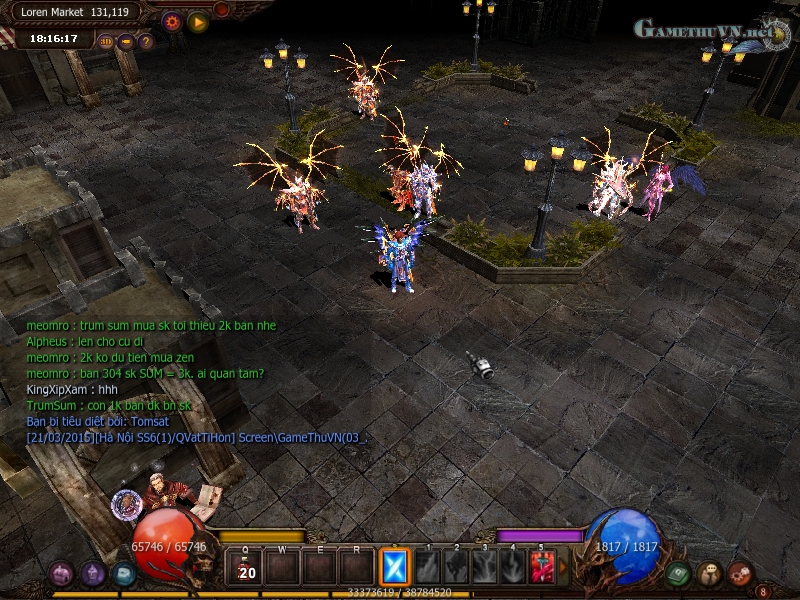The width and height of the screenshot is (800, 600).
Task: Click the camera icon button
Action: (x=126, y=42)
